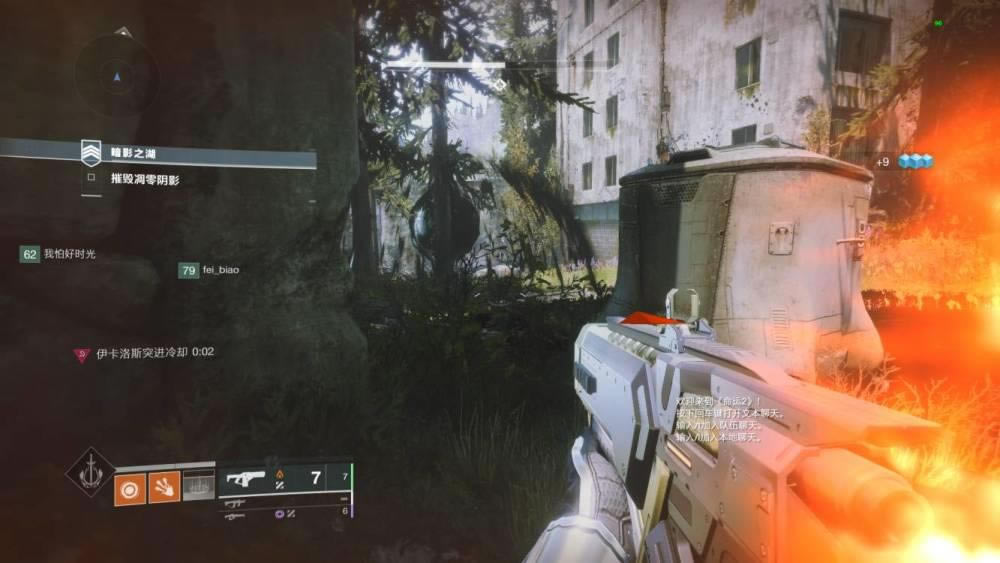The image size is (1000, 563).
Task: Click the 伊卡洛斯突进 cooldown icon
Action: tap(82, 353)
